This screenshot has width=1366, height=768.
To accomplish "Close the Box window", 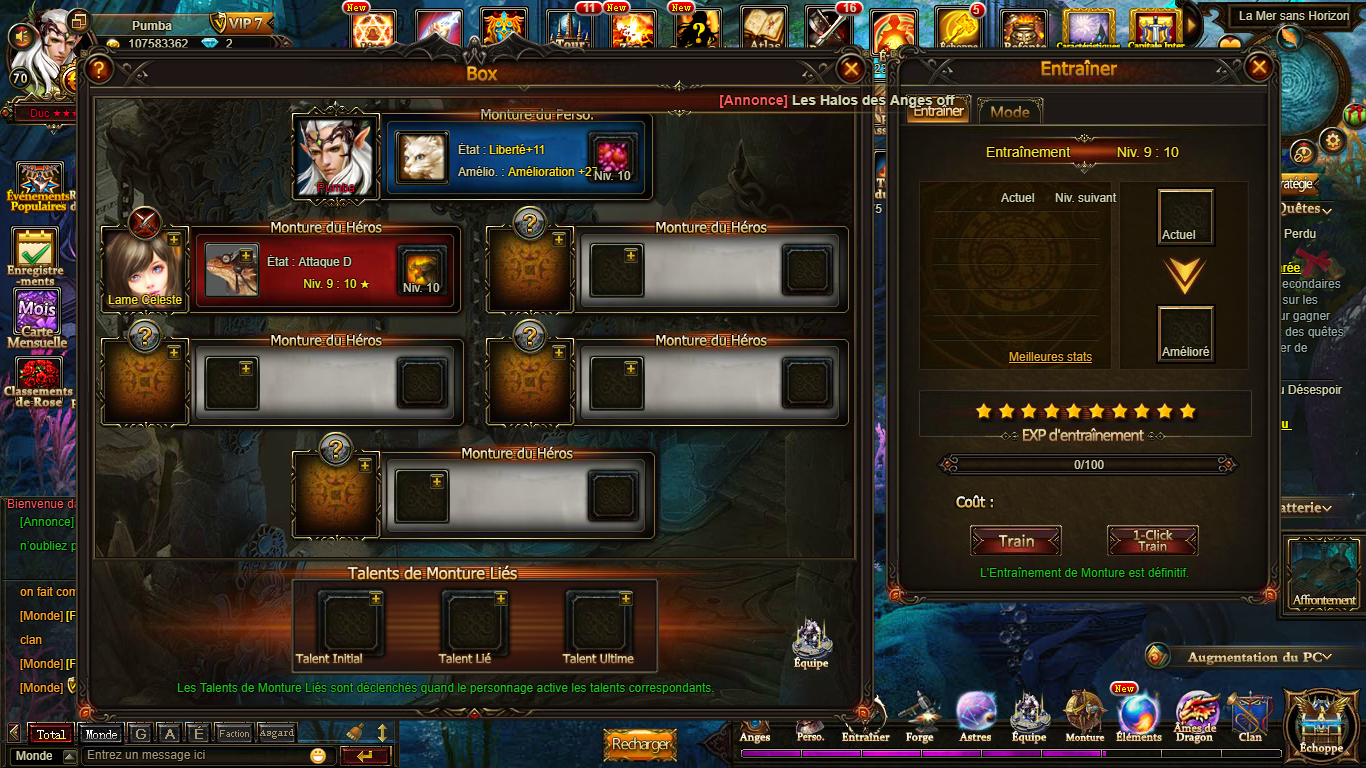I will [851, 69].
